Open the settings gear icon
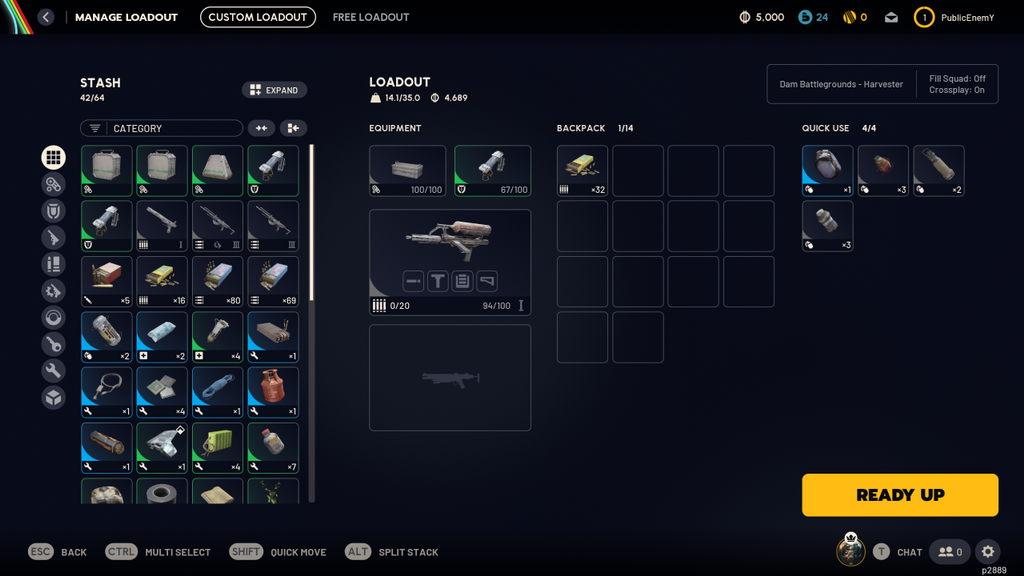The height and width of the screenshot is (576, 1024). pyautogui.click(x=988, y=552)
